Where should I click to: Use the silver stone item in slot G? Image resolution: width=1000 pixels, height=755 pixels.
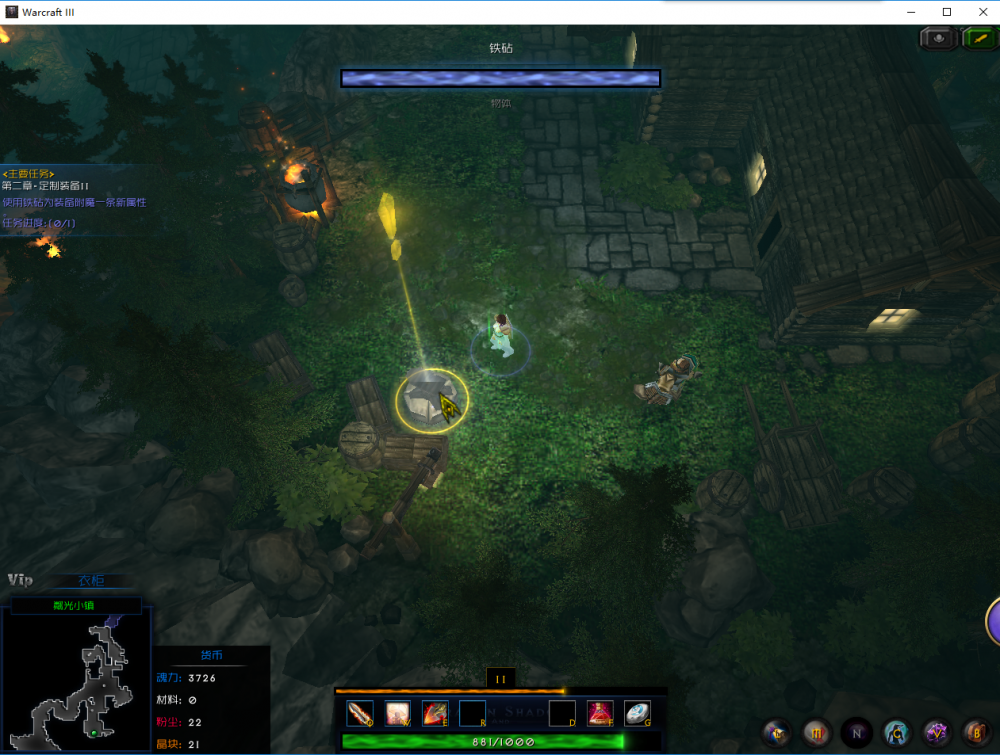pyautogui.click(x=637, y=713)
